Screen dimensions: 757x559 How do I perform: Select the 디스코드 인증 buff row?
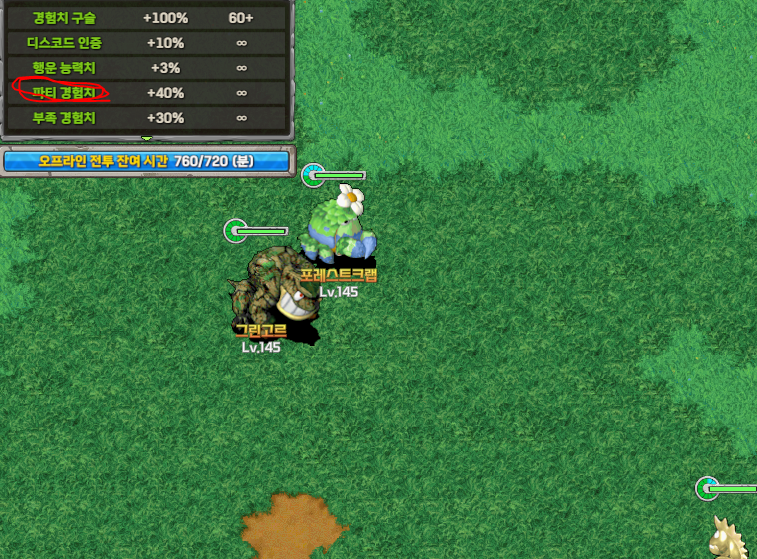coord(145,43)
